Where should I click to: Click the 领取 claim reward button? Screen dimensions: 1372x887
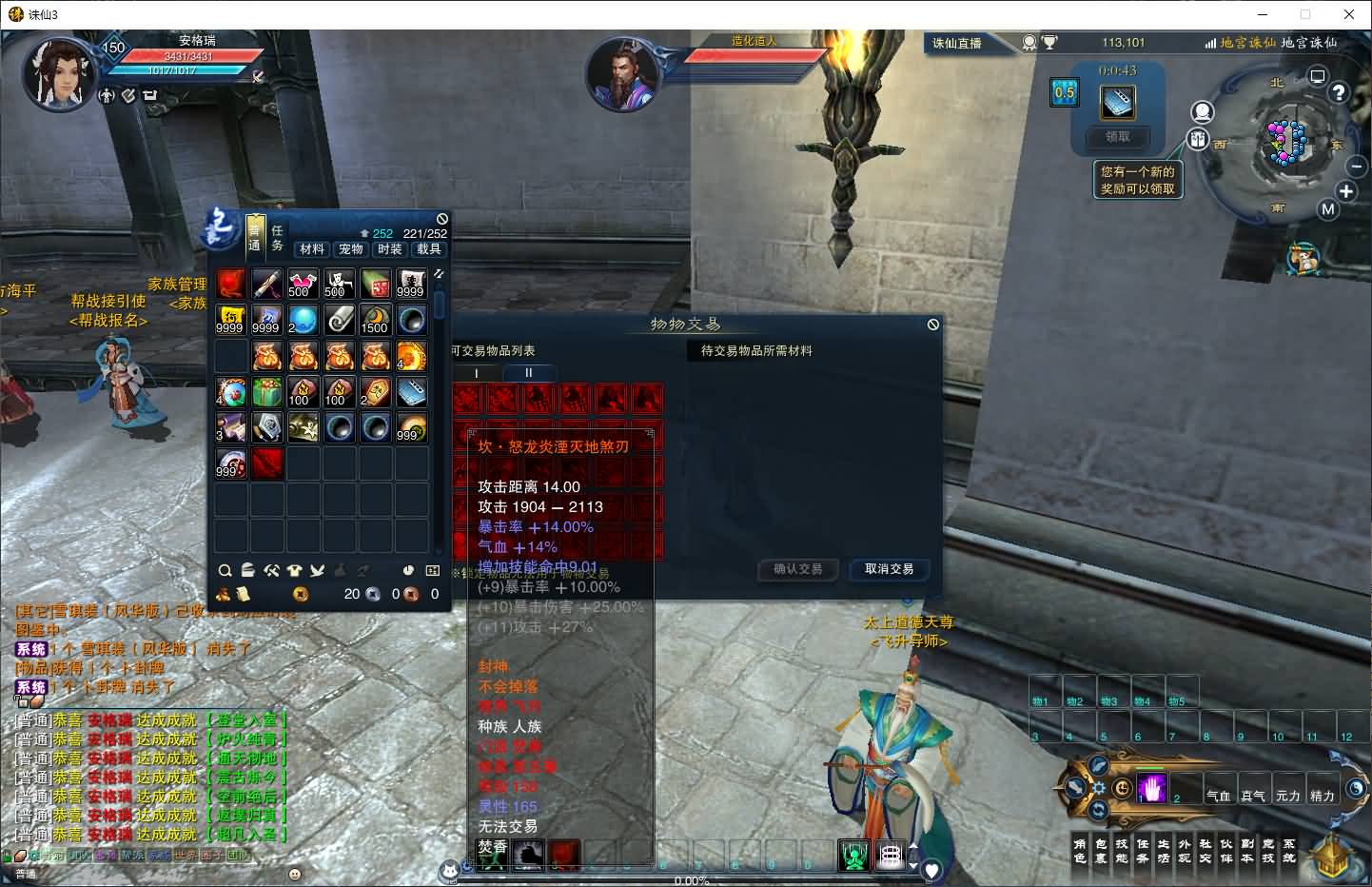[1117, 137]
